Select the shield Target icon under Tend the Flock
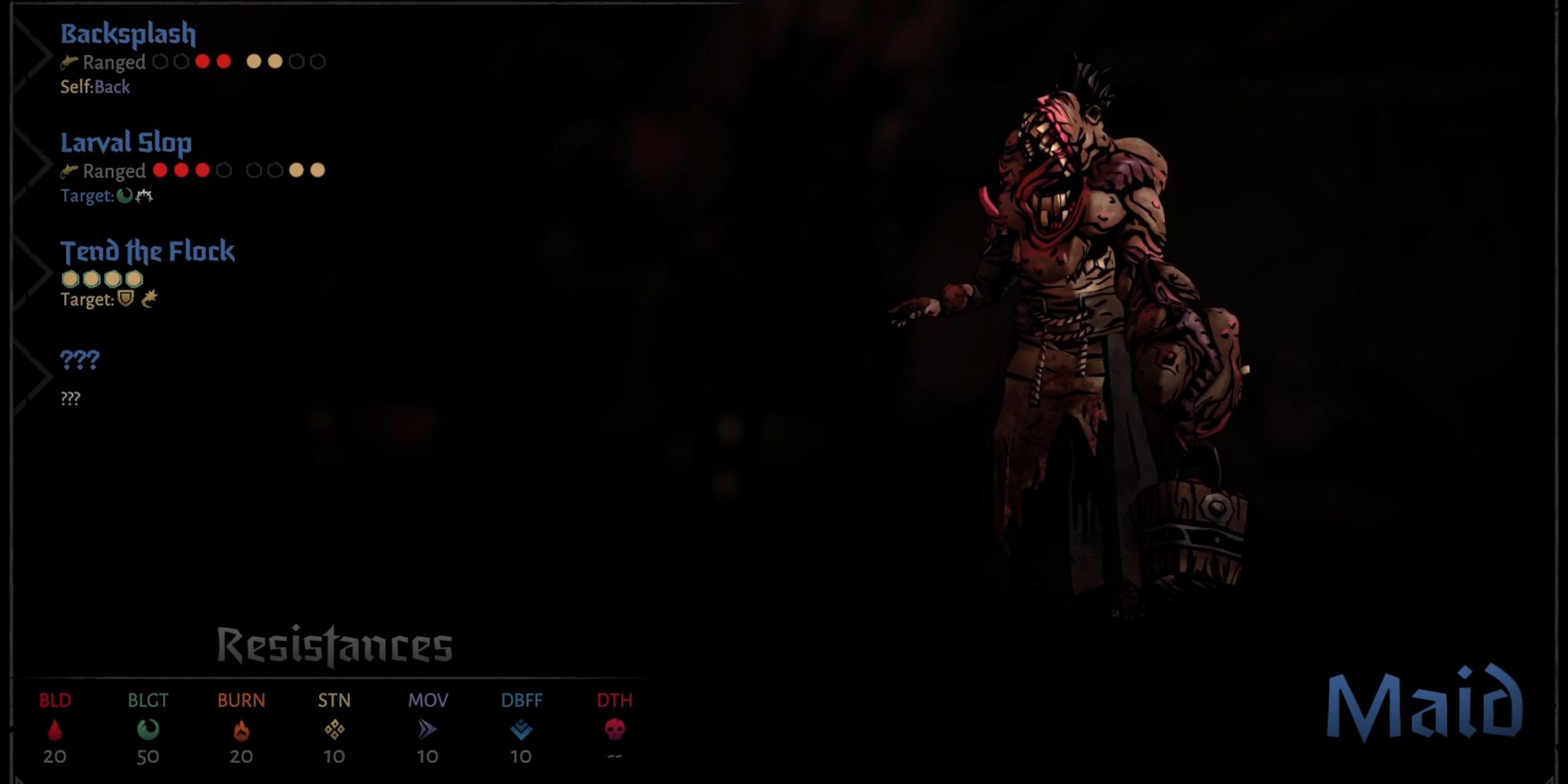 tap(125, 298)
